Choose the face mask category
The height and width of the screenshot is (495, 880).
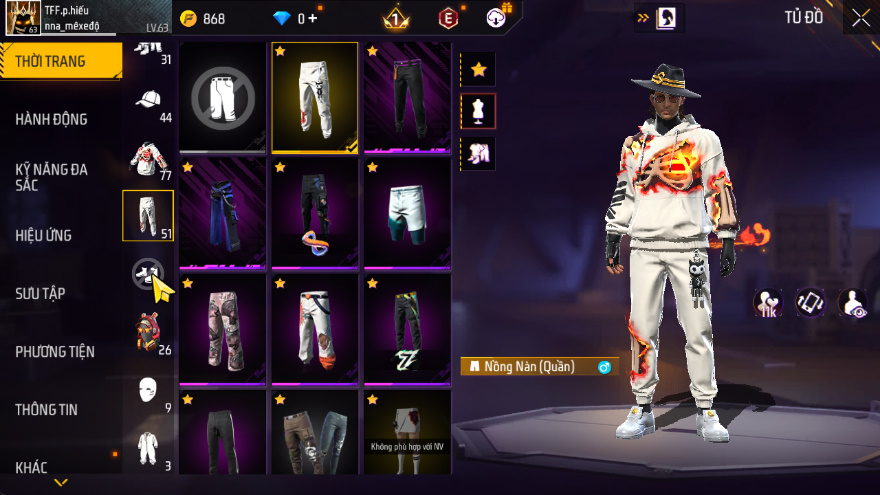coord(148,389)
